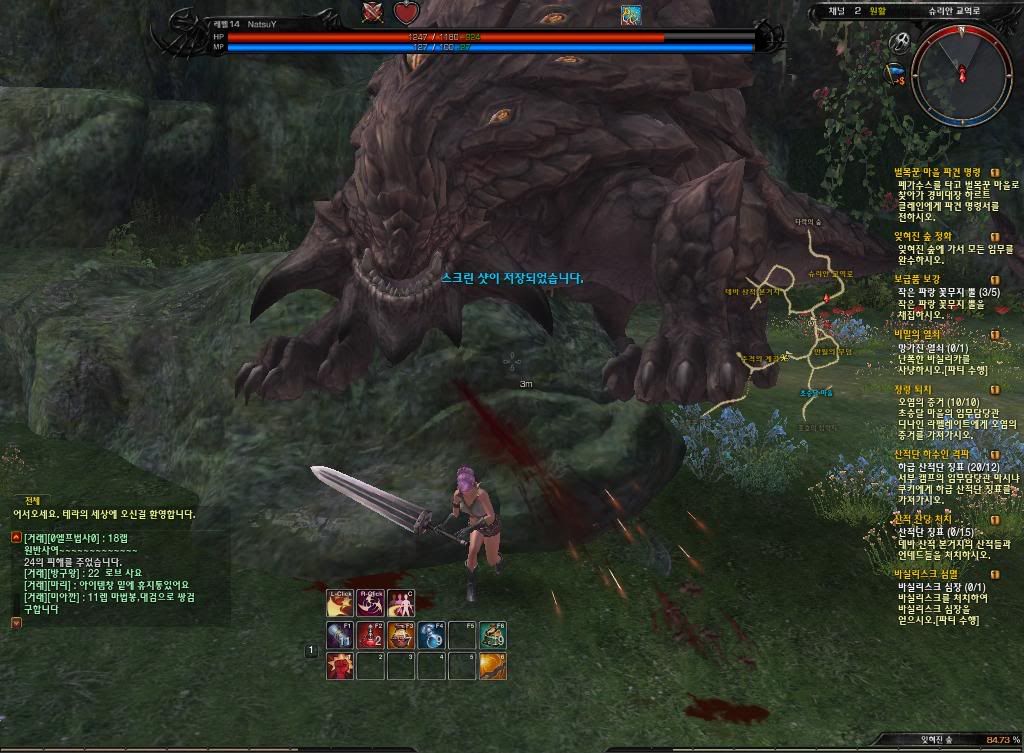Activate the red fist skill in slot 1
This screenshot has width=1024, height=753.
[340, 666]
